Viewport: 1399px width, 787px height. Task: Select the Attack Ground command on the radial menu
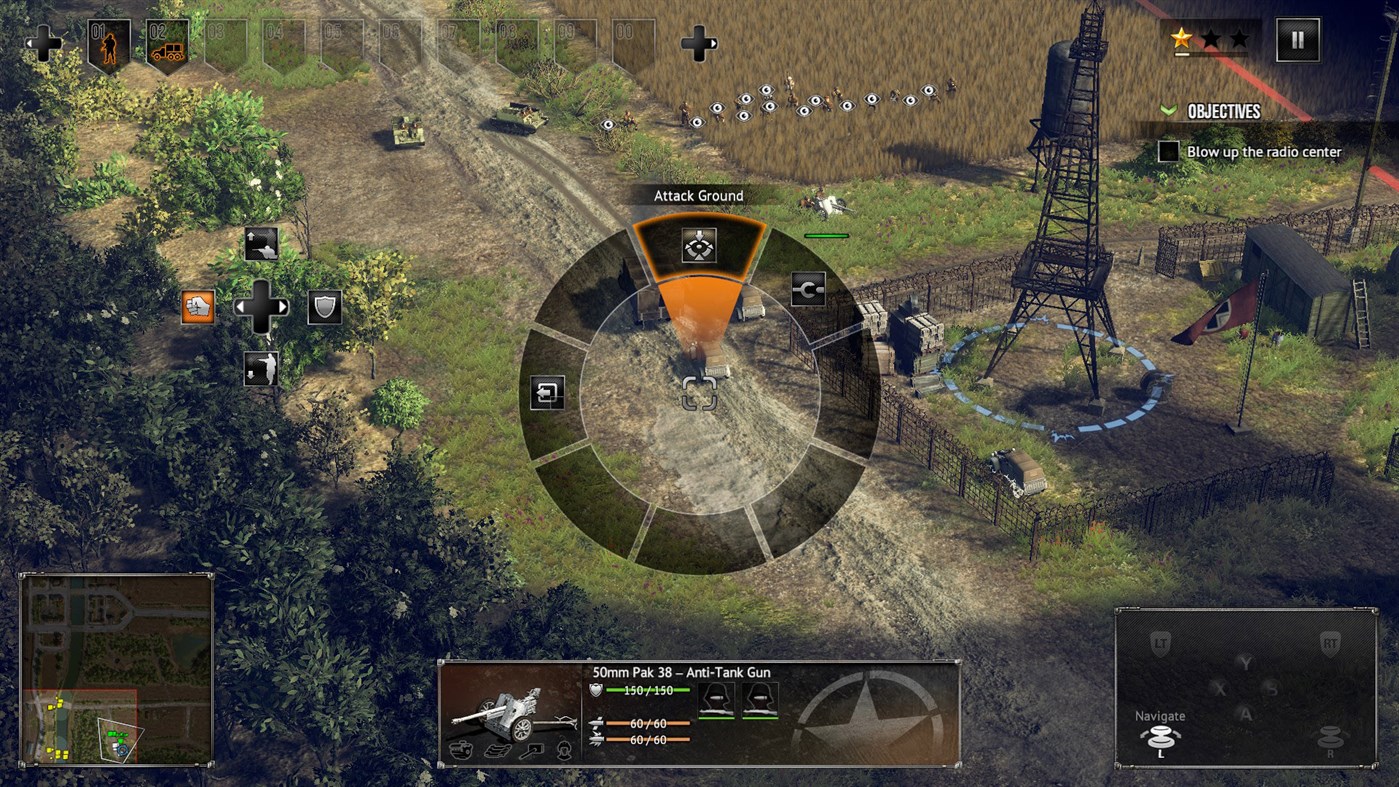tap(699, 245)
